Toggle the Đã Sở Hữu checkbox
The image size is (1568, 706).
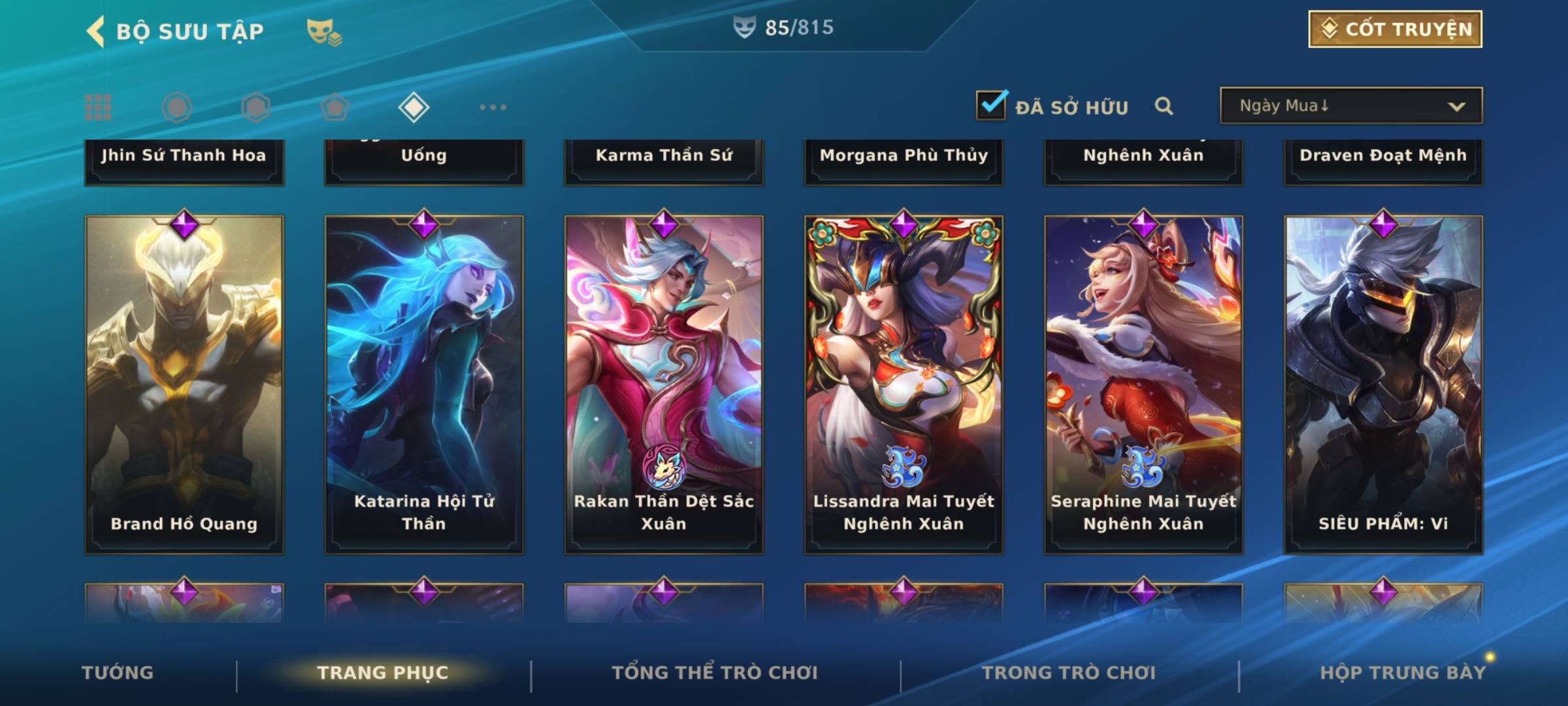[991, 105]
